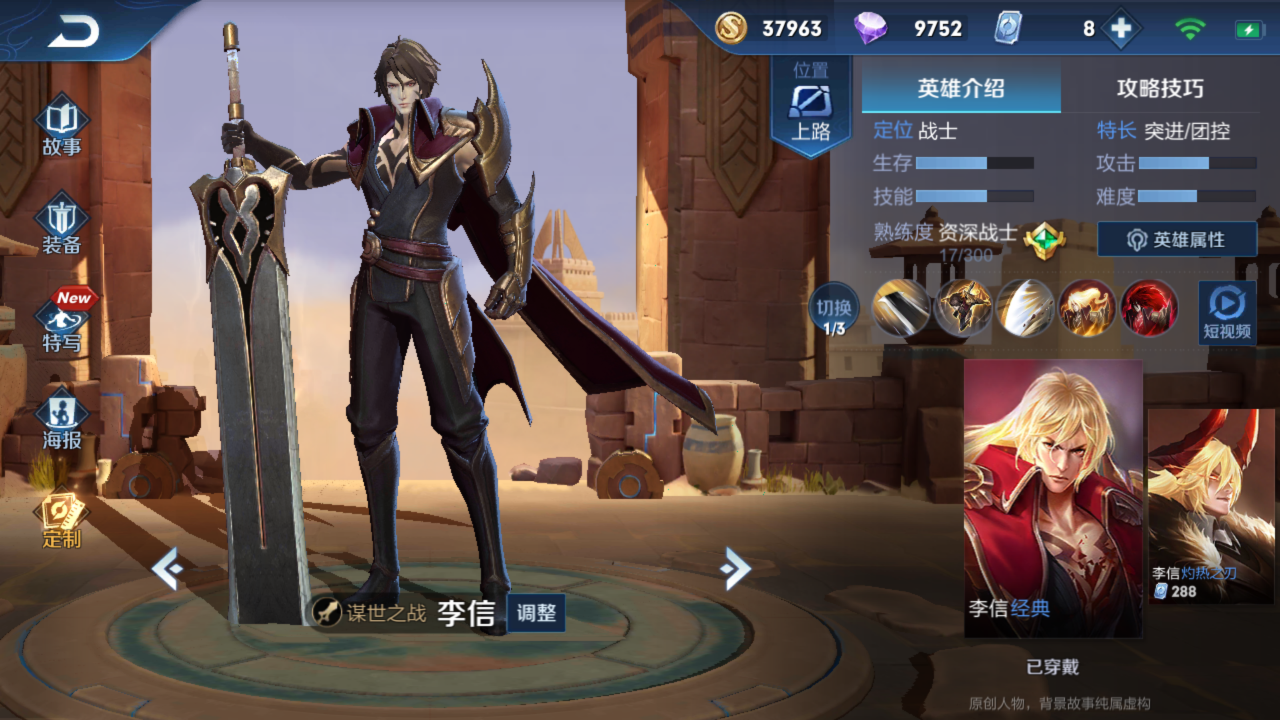Image resolution: width=1280 pixels, height=720 pixels.
Task: Open the 英雄属性 hero attributes panel
Action: click(1177, 240)
